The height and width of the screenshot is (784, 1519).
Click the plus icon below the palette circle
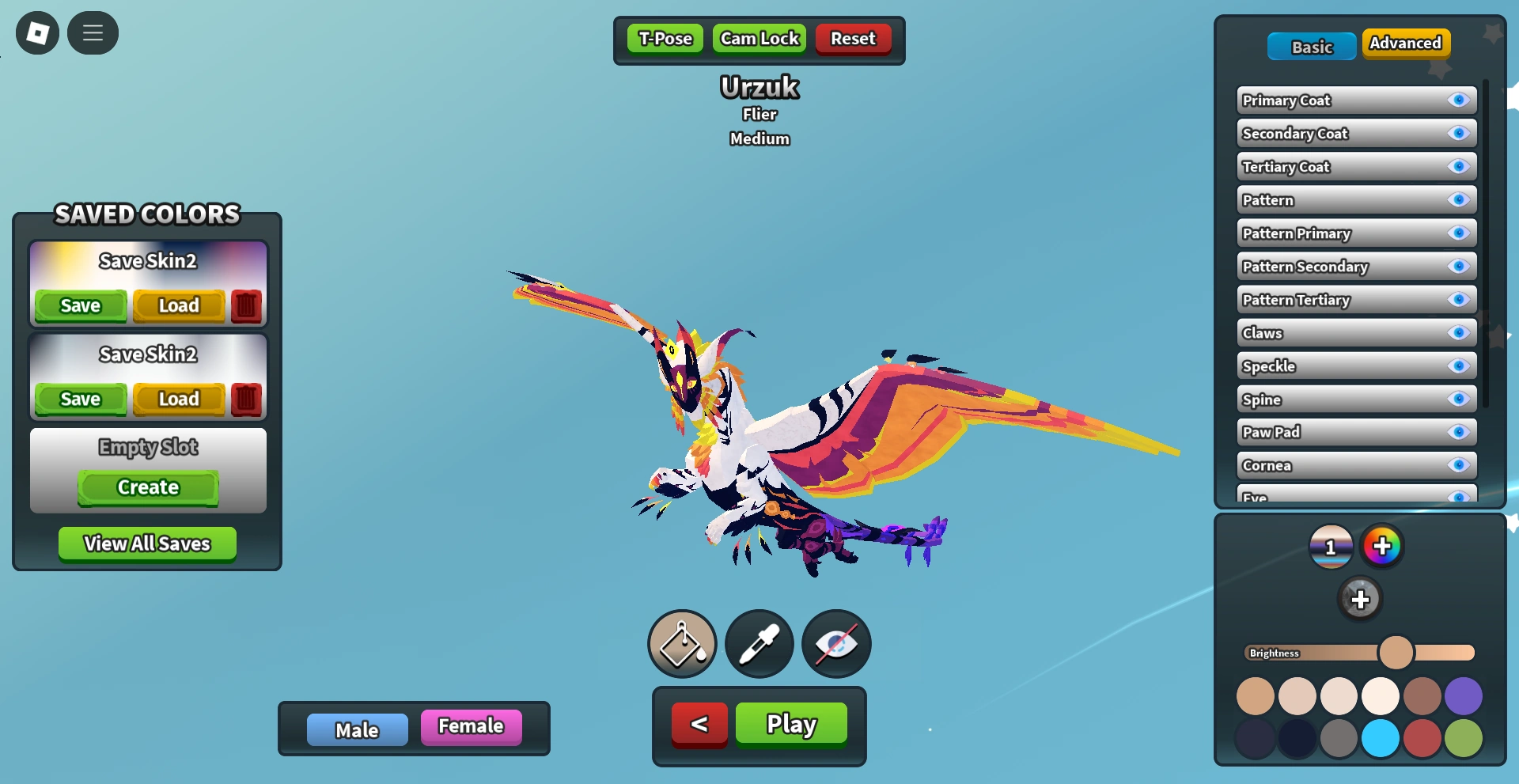coord(1361,599)
